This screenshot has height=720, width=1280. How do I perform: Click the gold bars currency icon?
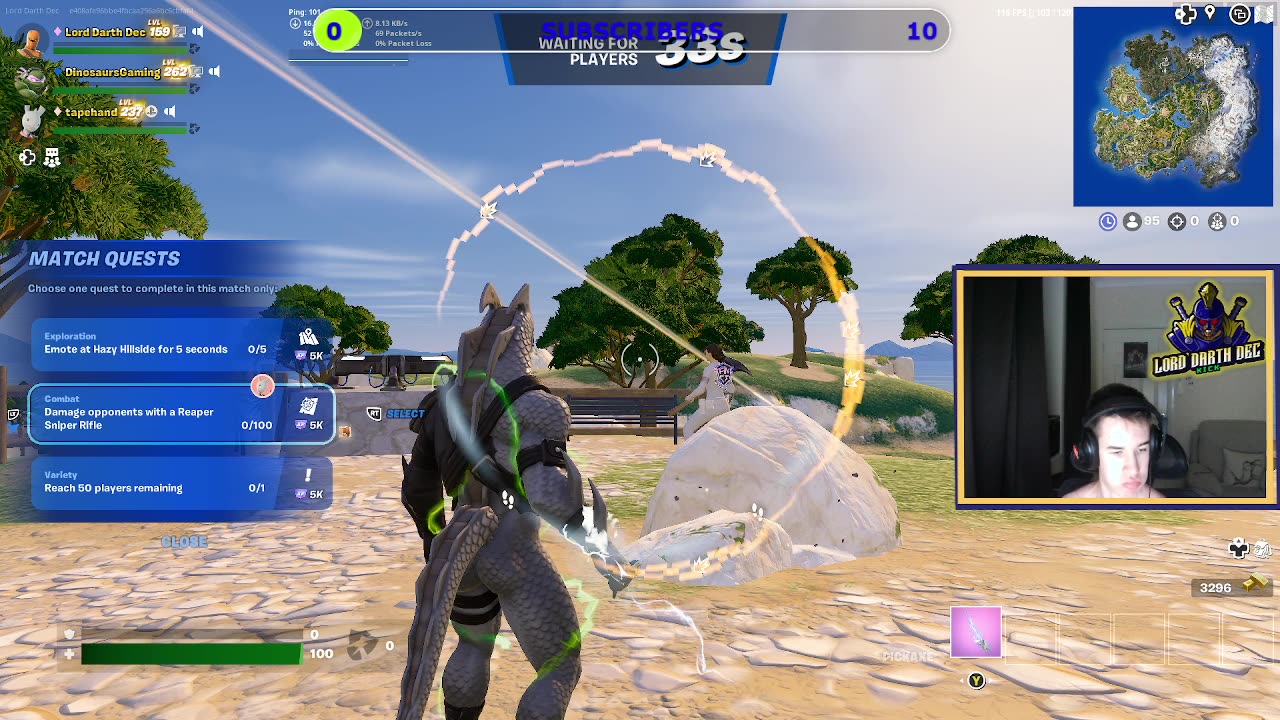pyautogui.click(x=1255, y=586)
